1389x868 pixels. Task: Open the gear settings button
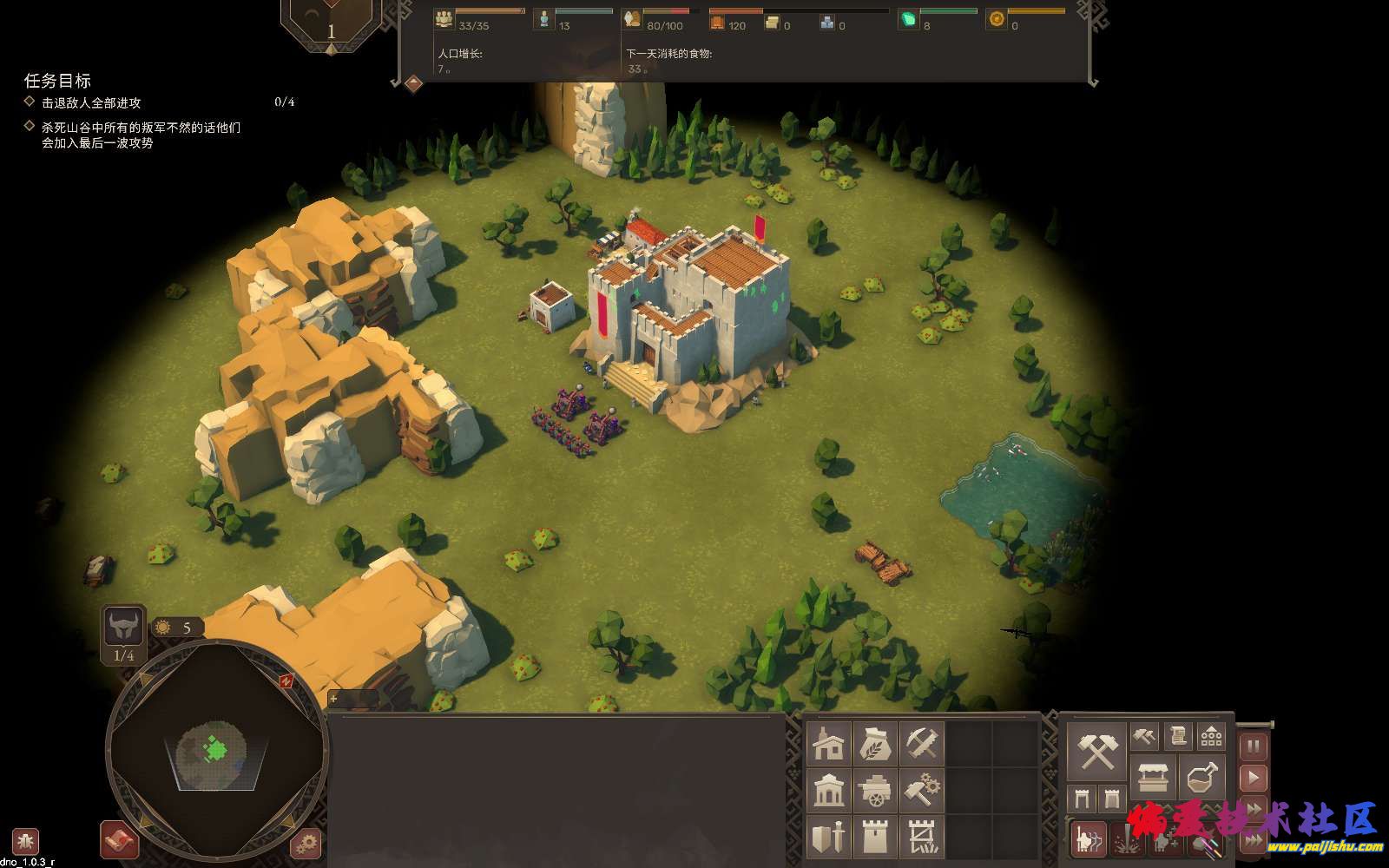coord(306,843)
